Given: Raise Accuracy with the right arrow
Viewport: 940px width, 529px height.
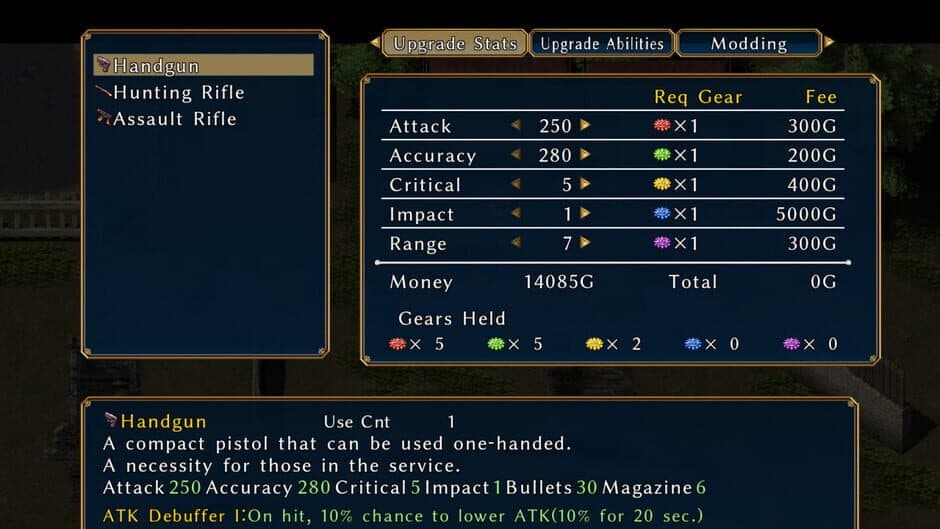Looking at the screenshot, I should (585, 155).
